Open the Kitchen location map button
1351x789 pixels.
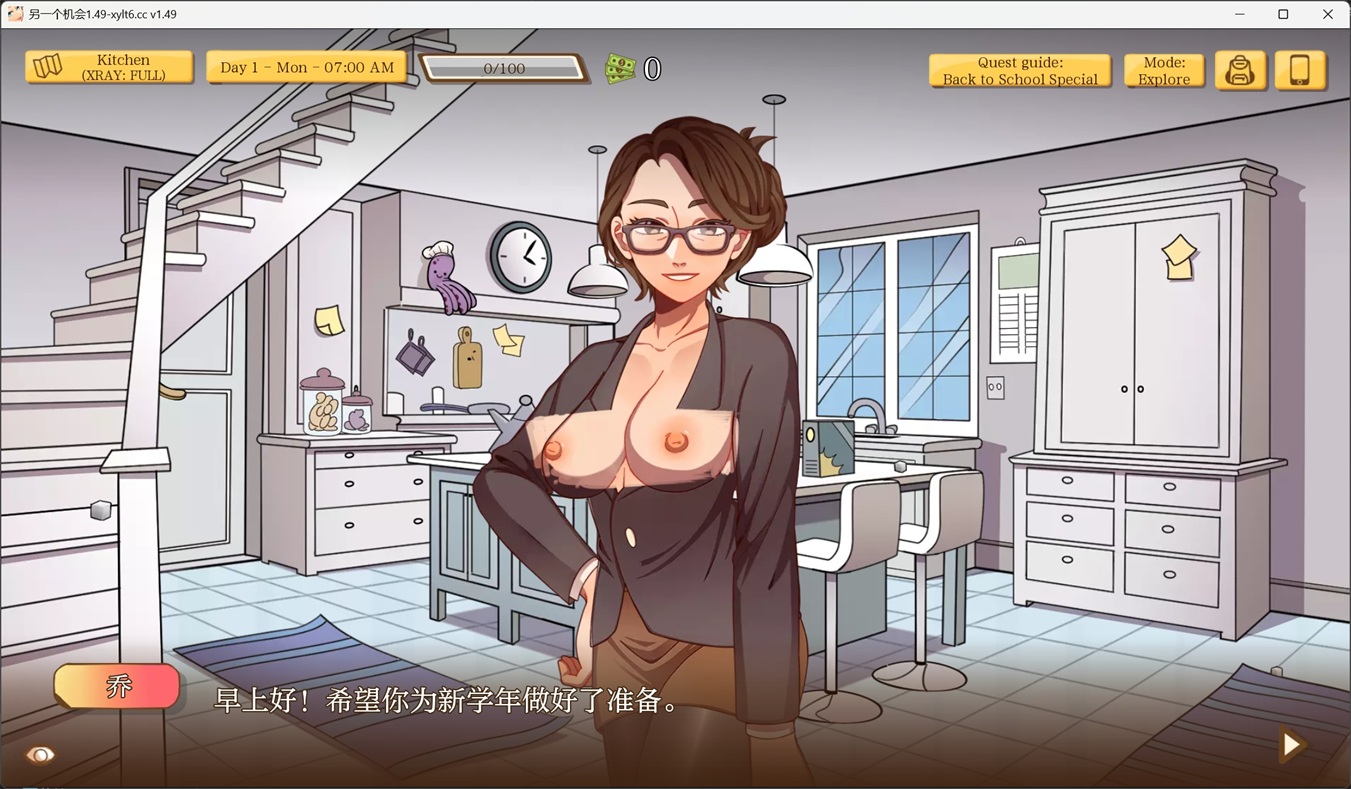click(109, 68)
